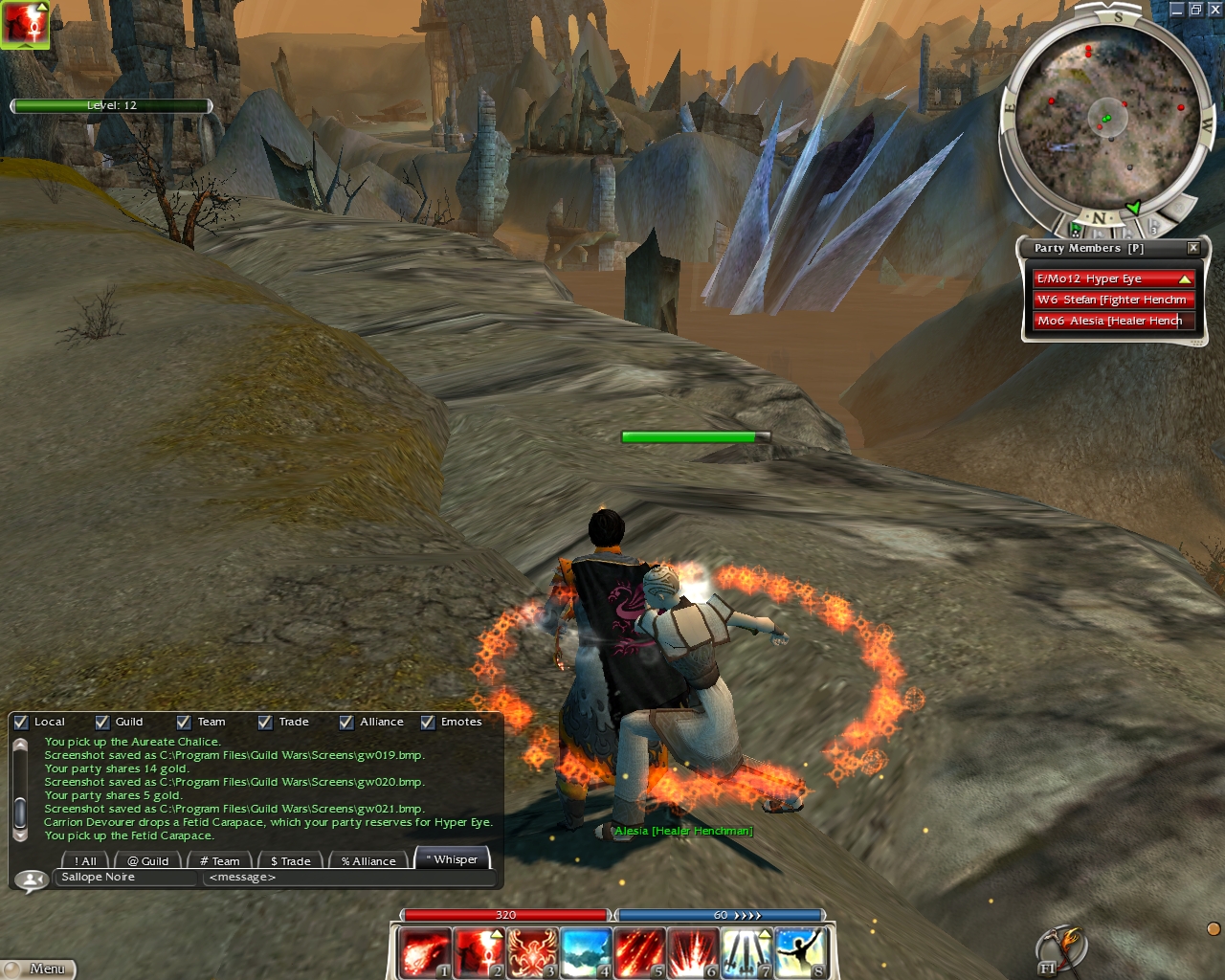
Task: Minimize the game window
Action: click(x=1177, y=10)
